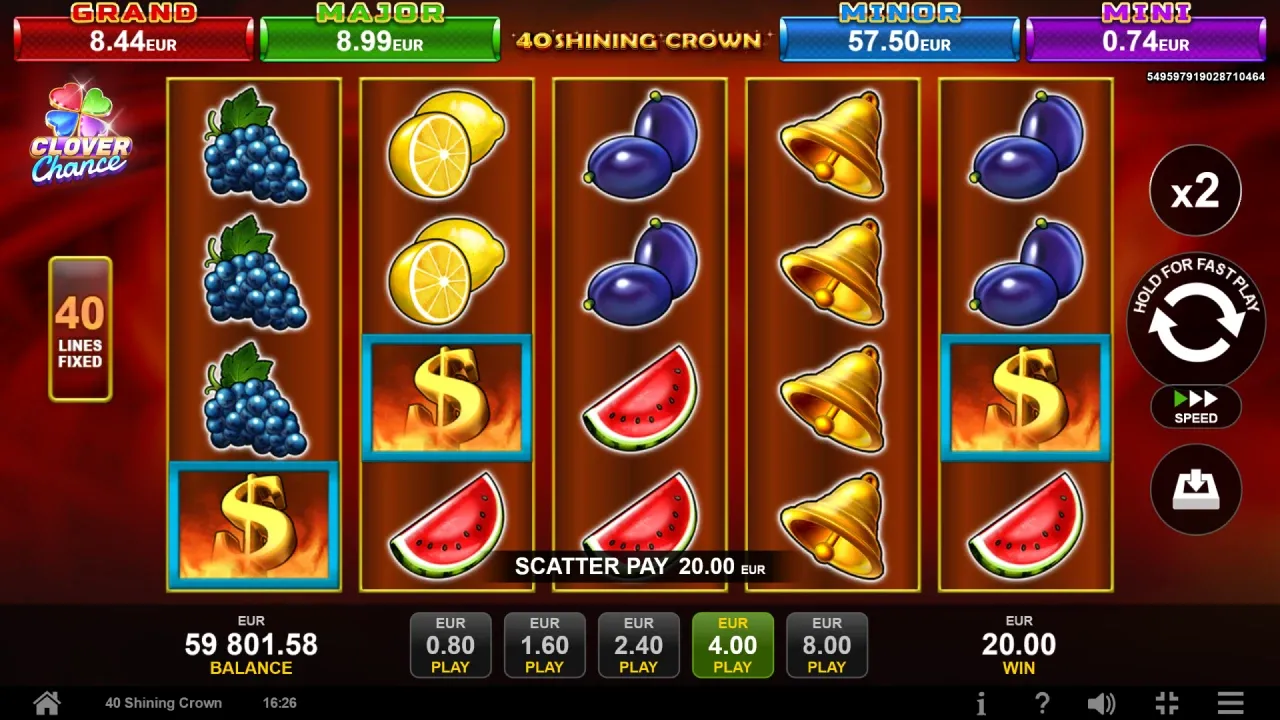Open the home lobby menu
1280x720 pixels.
(46, 702)
